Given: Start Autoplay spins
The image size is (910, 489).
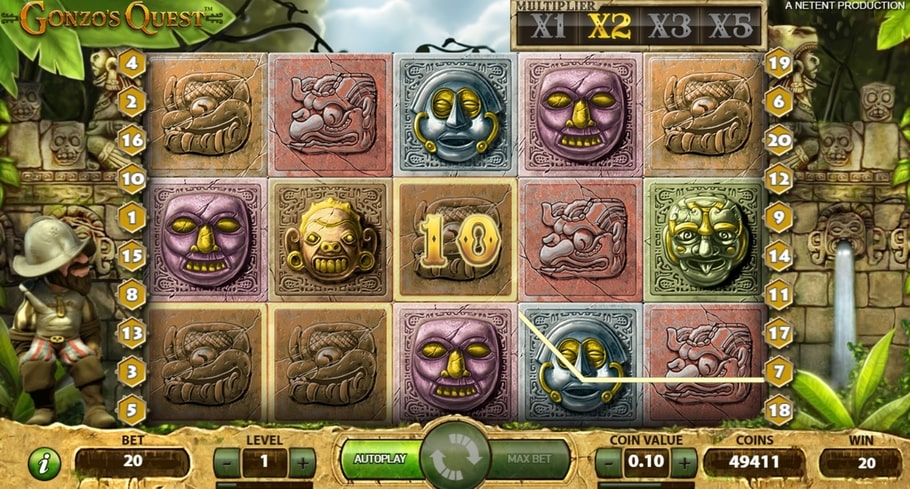Looking at the screenshot, I should coord(380,460).
